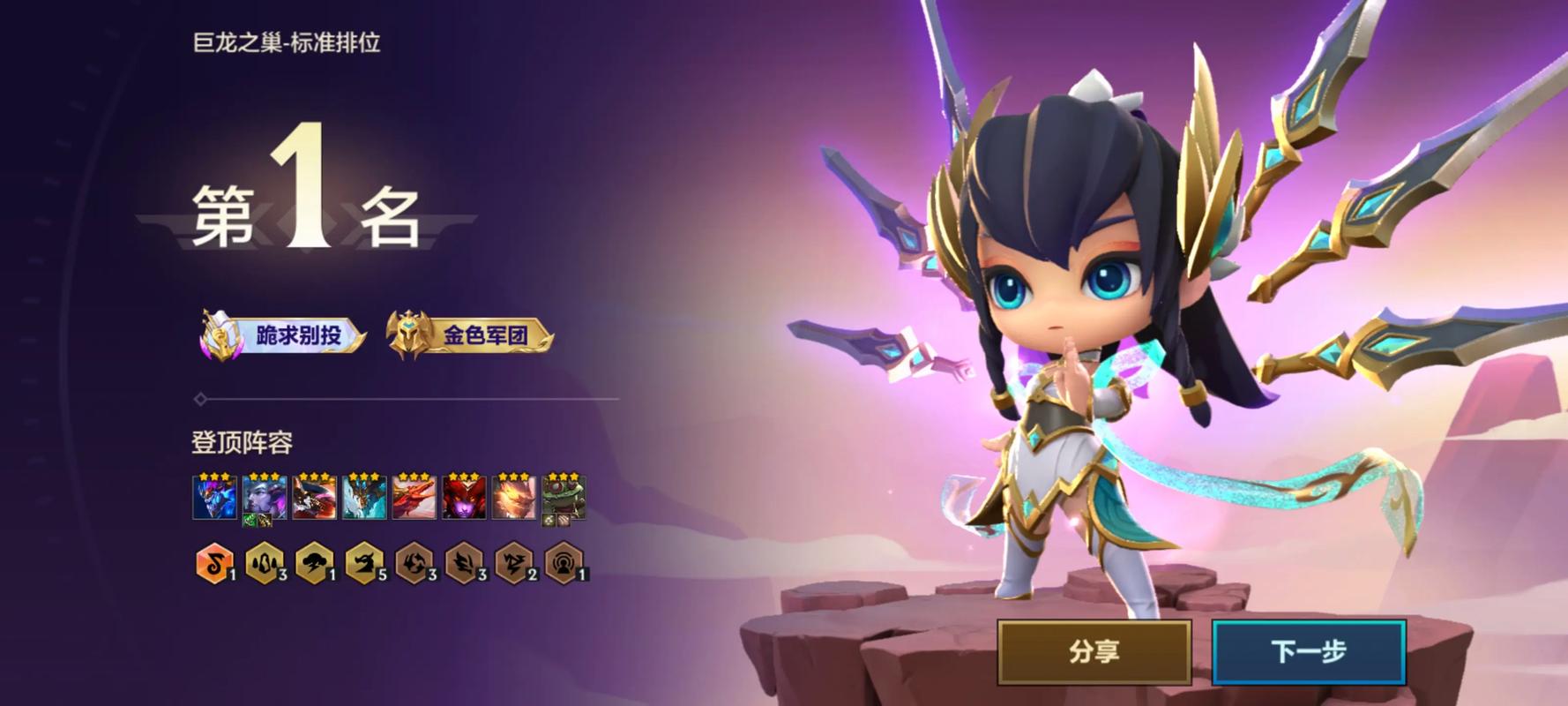Show the gold dragon-head trait icon
This screenshot has height=706, width=1568.
click(x=362, y=564)
